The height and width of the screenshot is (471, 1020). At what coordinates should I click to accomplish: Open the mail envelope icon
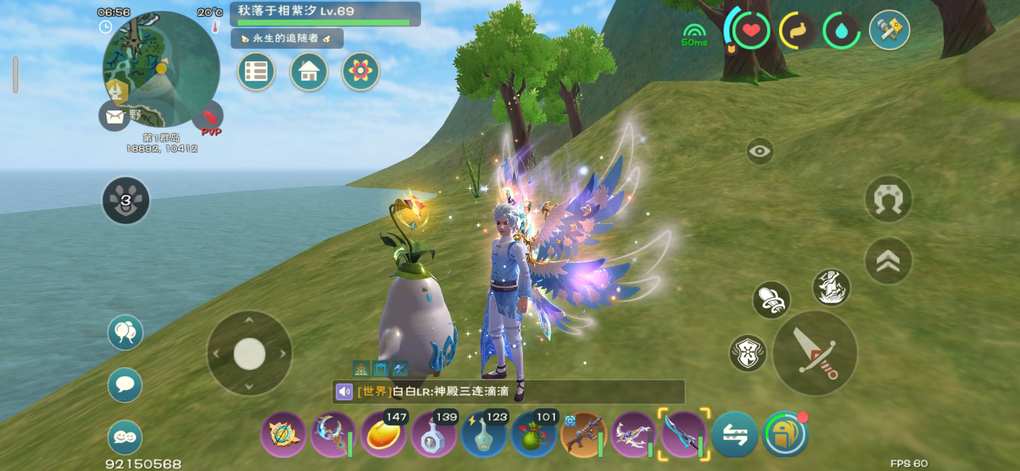click(x=114, y=116)
